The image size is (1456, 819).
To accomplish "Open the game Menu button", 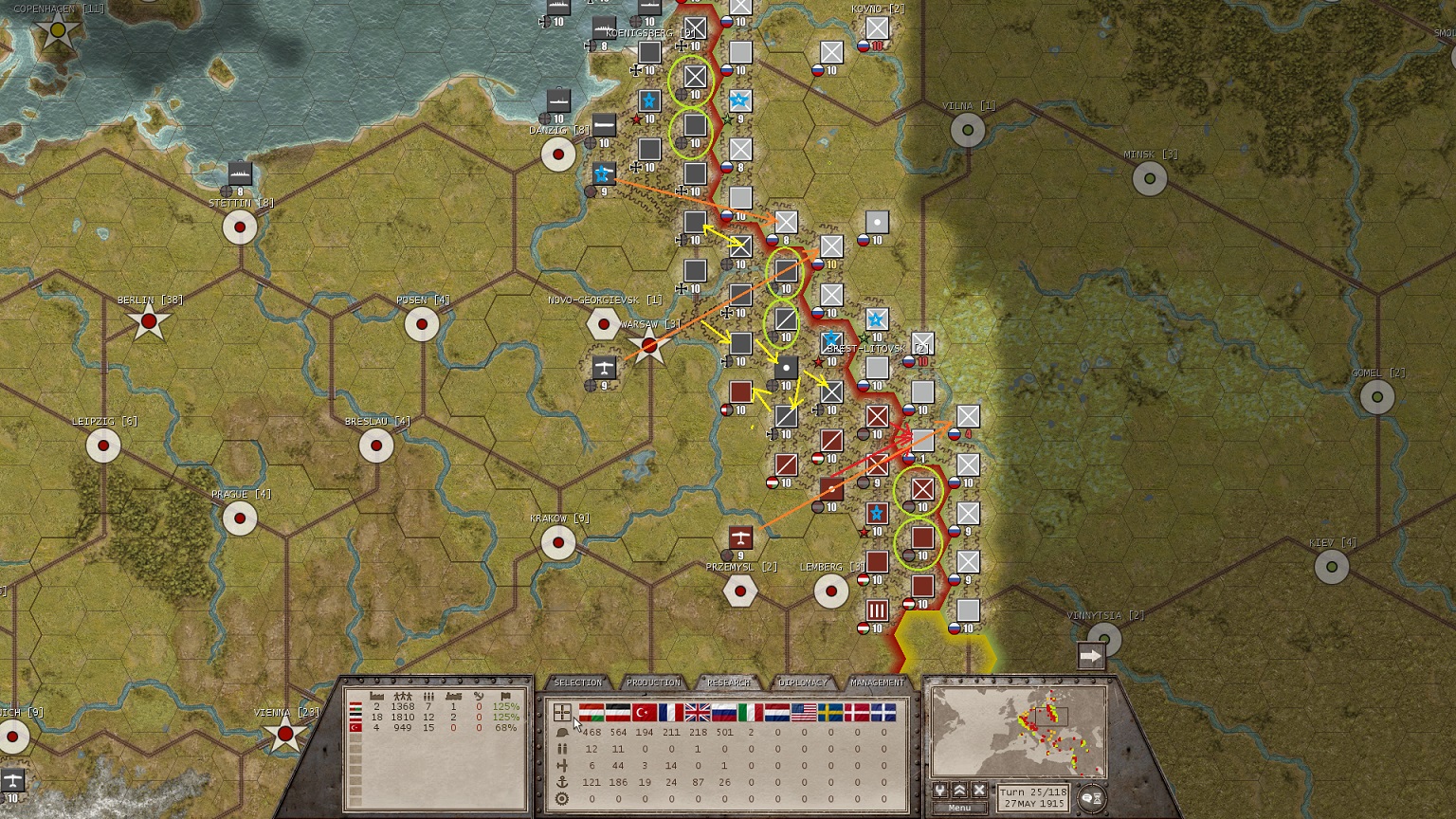I will tap(960, 807).
